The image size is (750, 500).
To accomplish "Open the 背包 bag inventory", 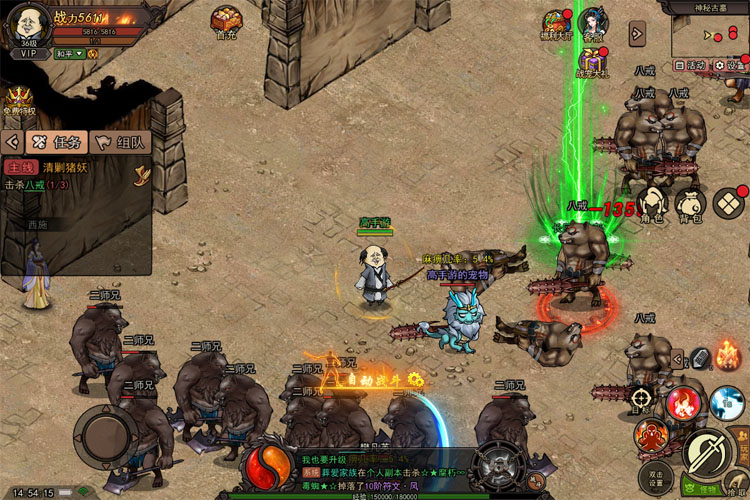I will click(691, 203).
